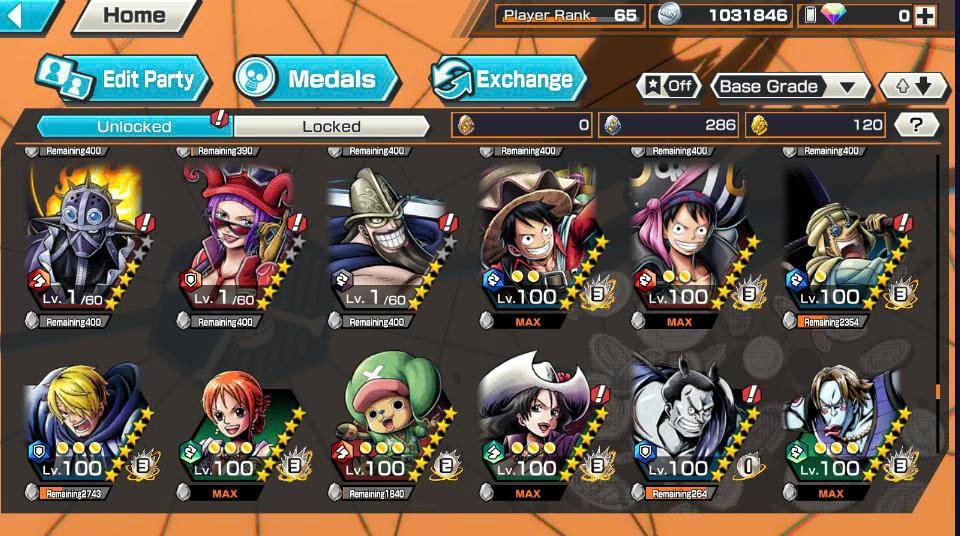Go back to the Home screen
This screenshot has height=536, width=960.
134,15
